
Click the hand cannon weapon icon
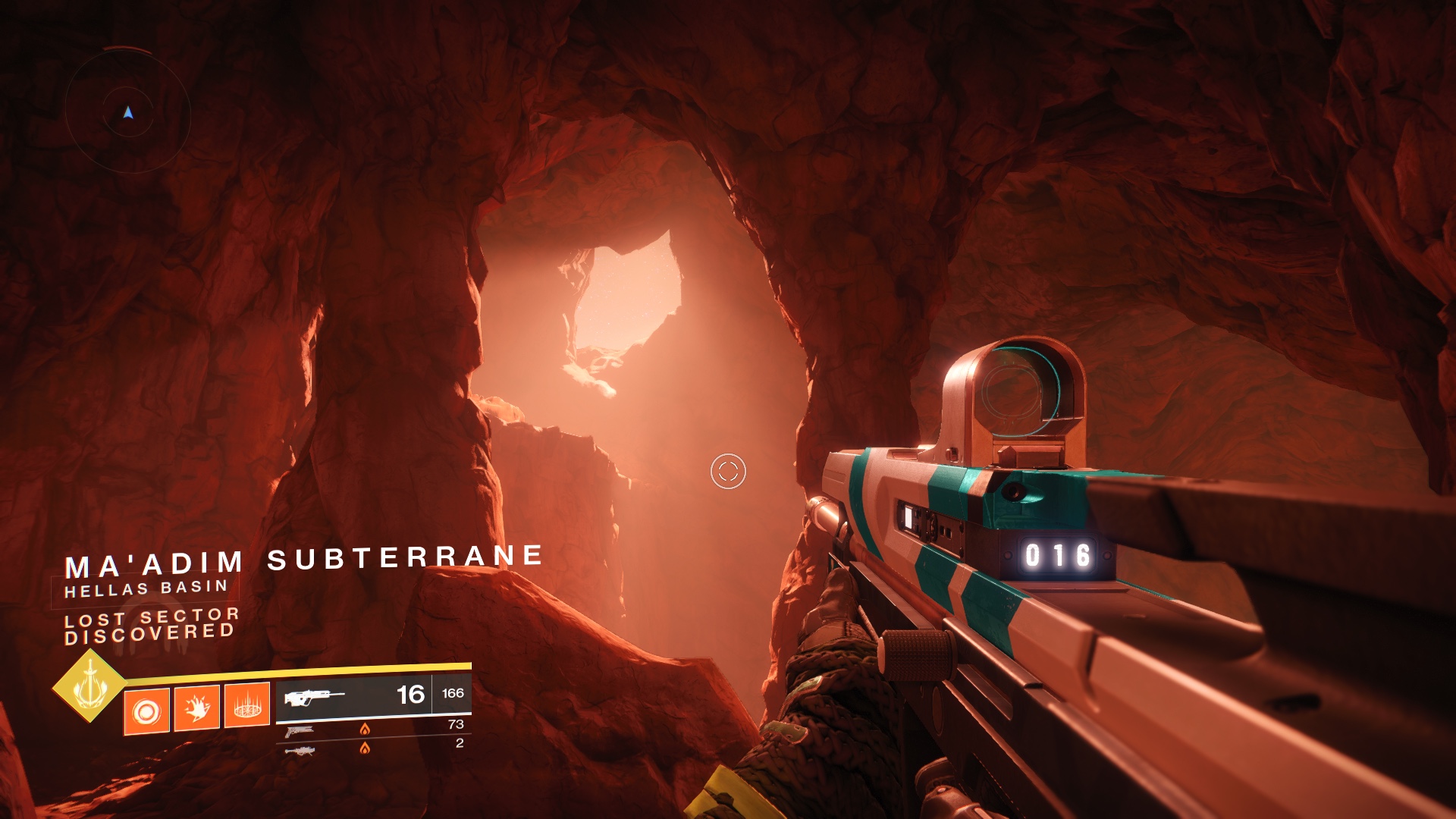[300, 732]
